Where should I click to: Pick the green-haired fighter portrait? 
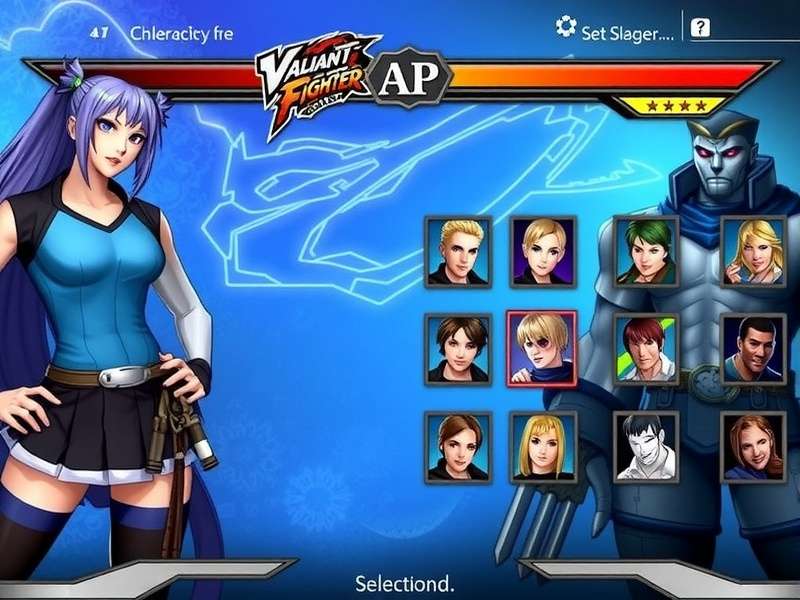(646, 251)
